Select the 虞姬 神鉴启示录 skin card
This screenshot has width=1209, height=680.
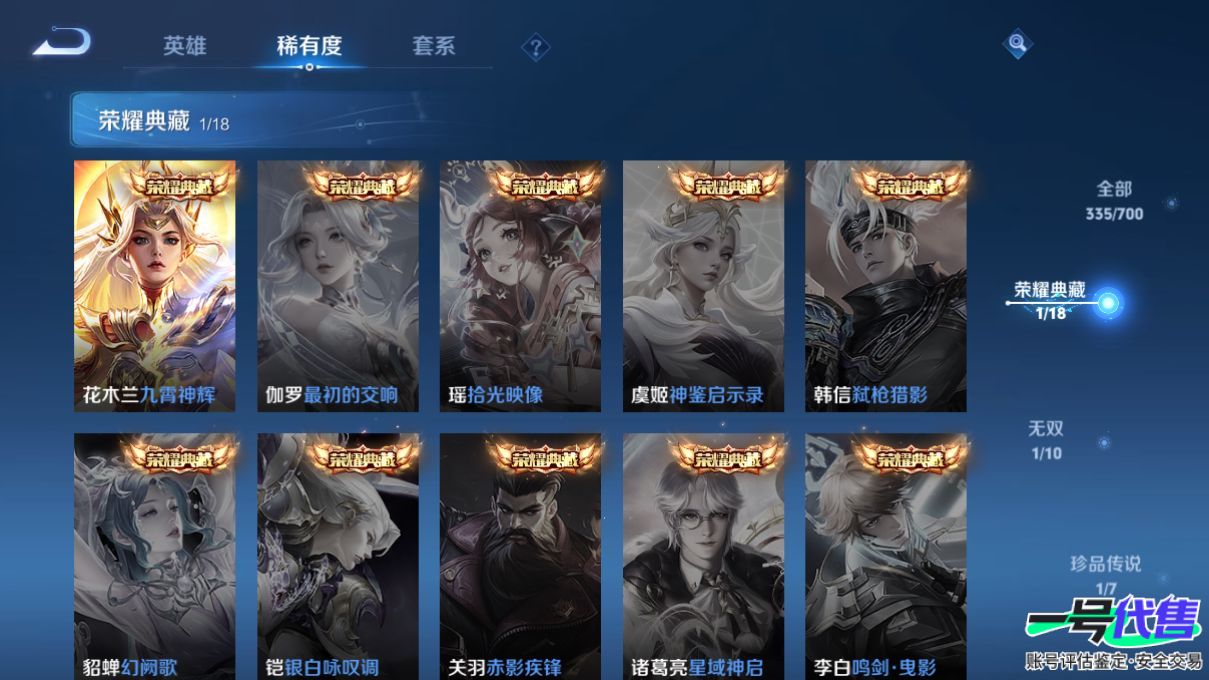[703, 286]
